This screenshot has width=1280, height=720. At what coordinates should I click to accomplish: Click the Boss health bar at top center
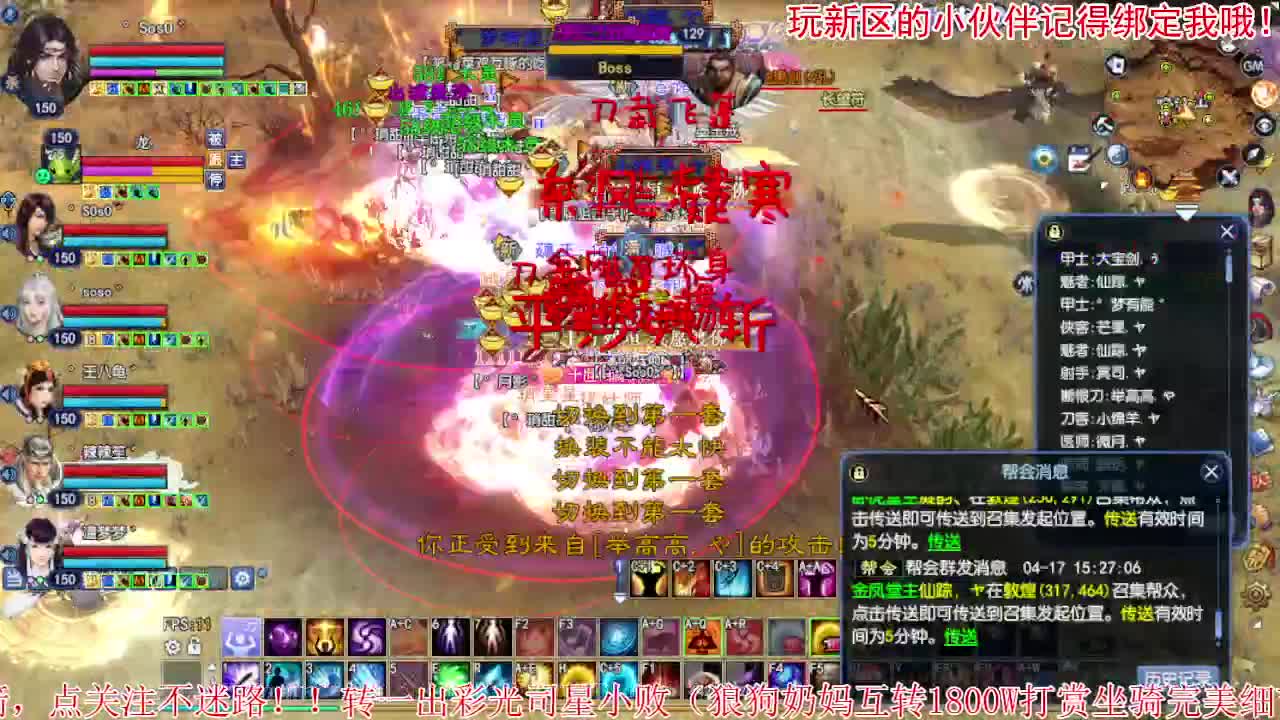pyautogui.click(x=616, y=48)
